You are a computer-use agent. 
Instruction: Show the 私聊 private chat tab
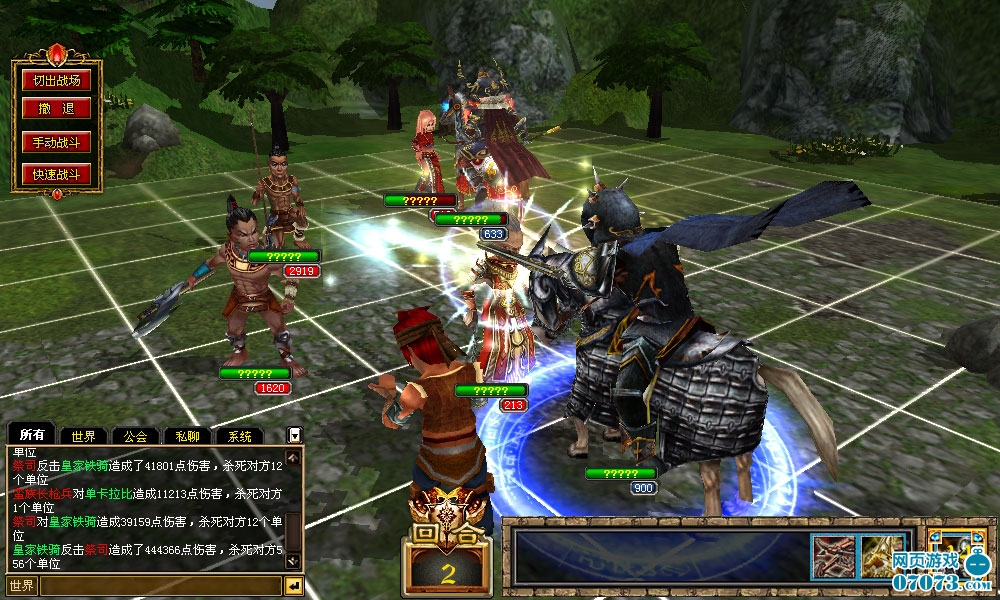tap(187, 436)
